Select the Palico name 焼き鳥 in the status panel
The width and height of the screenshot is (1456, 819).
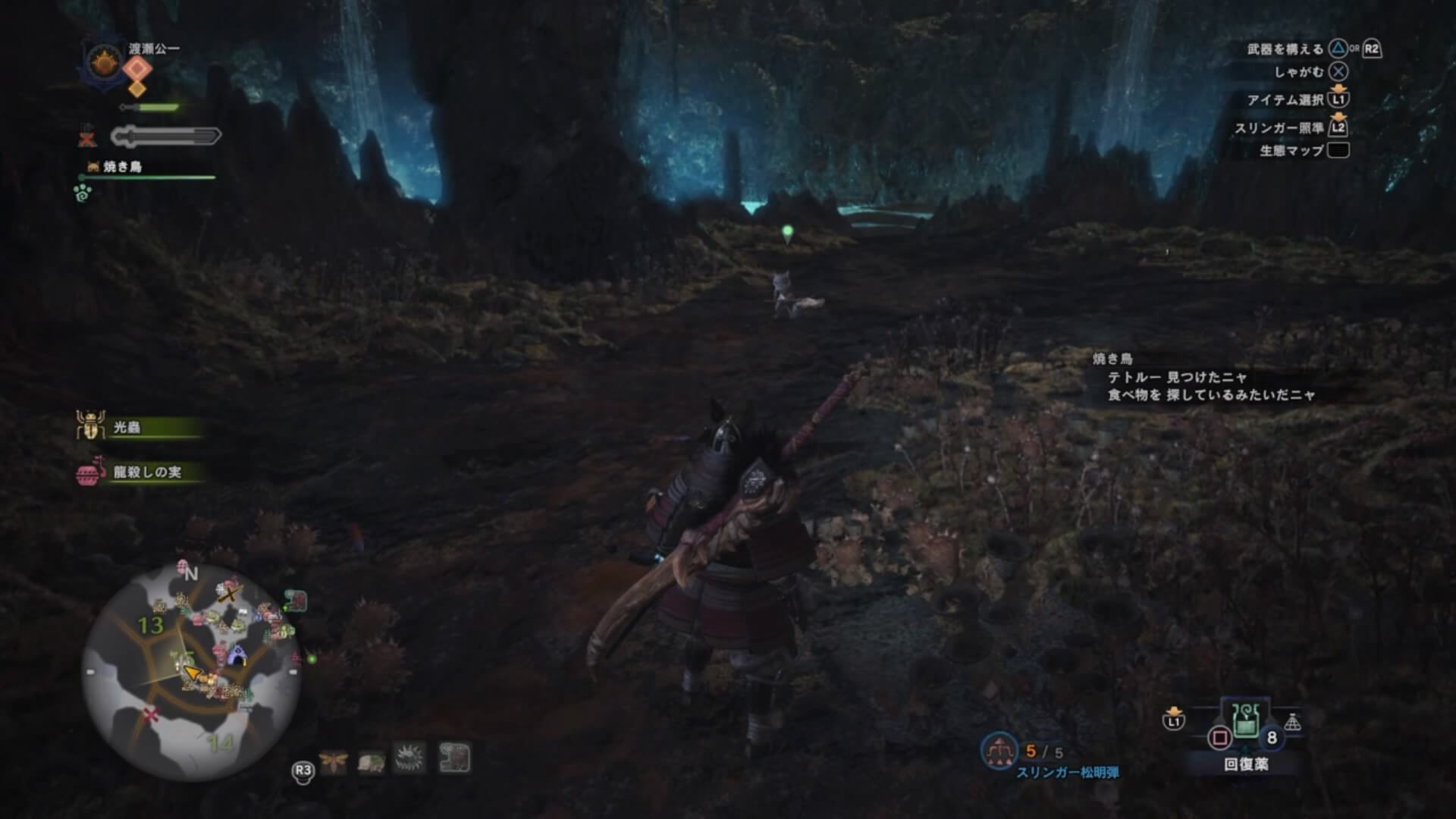tap(122, 167)
